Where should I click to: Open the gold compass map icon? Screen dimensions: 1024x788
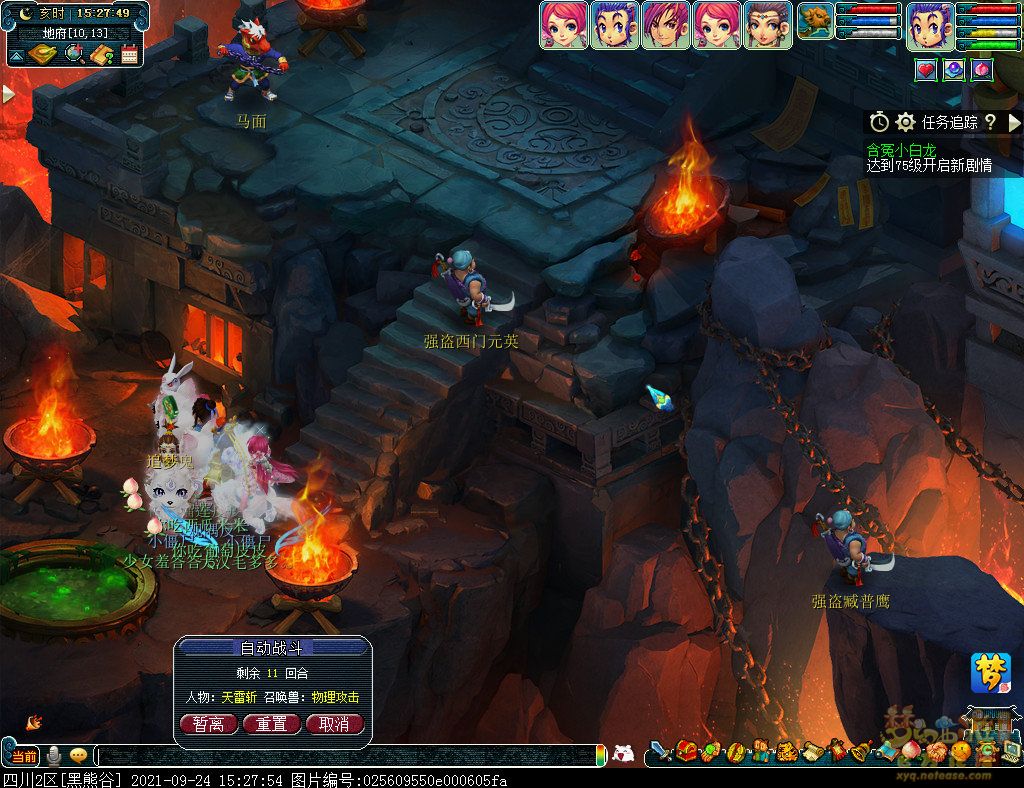click(x=42, y=54)
